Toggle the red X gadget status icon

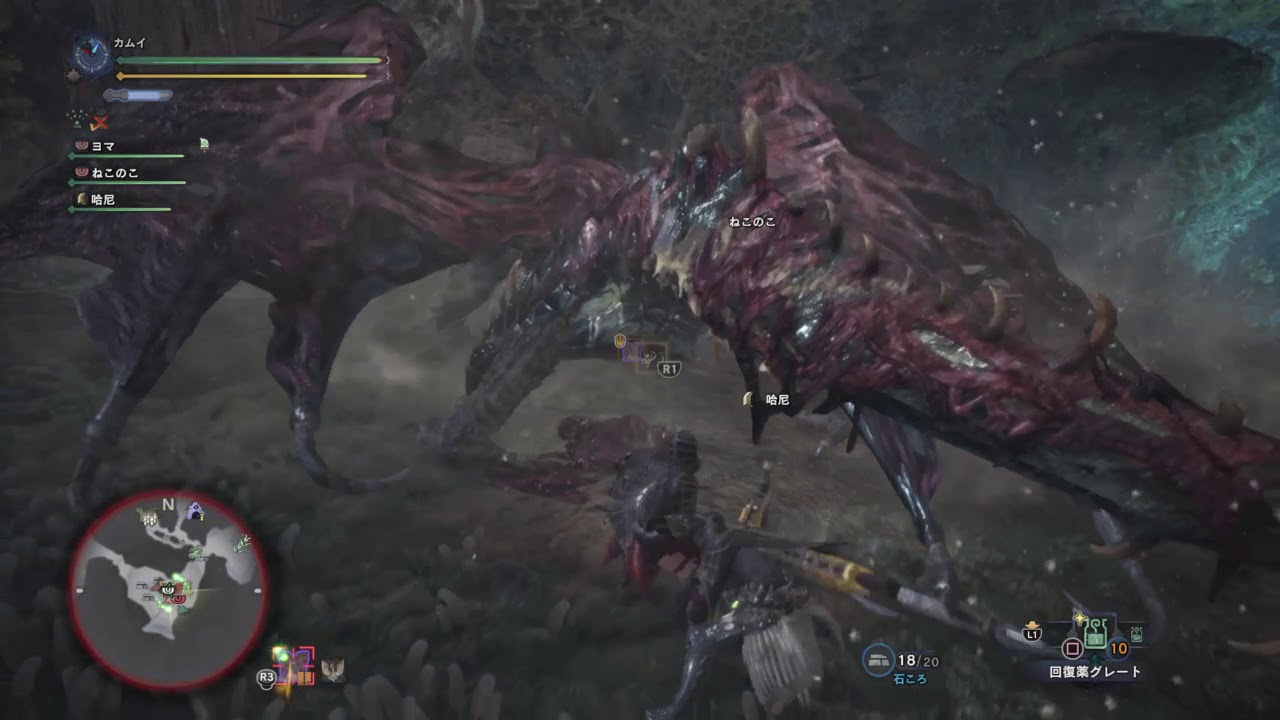(99, 123)
